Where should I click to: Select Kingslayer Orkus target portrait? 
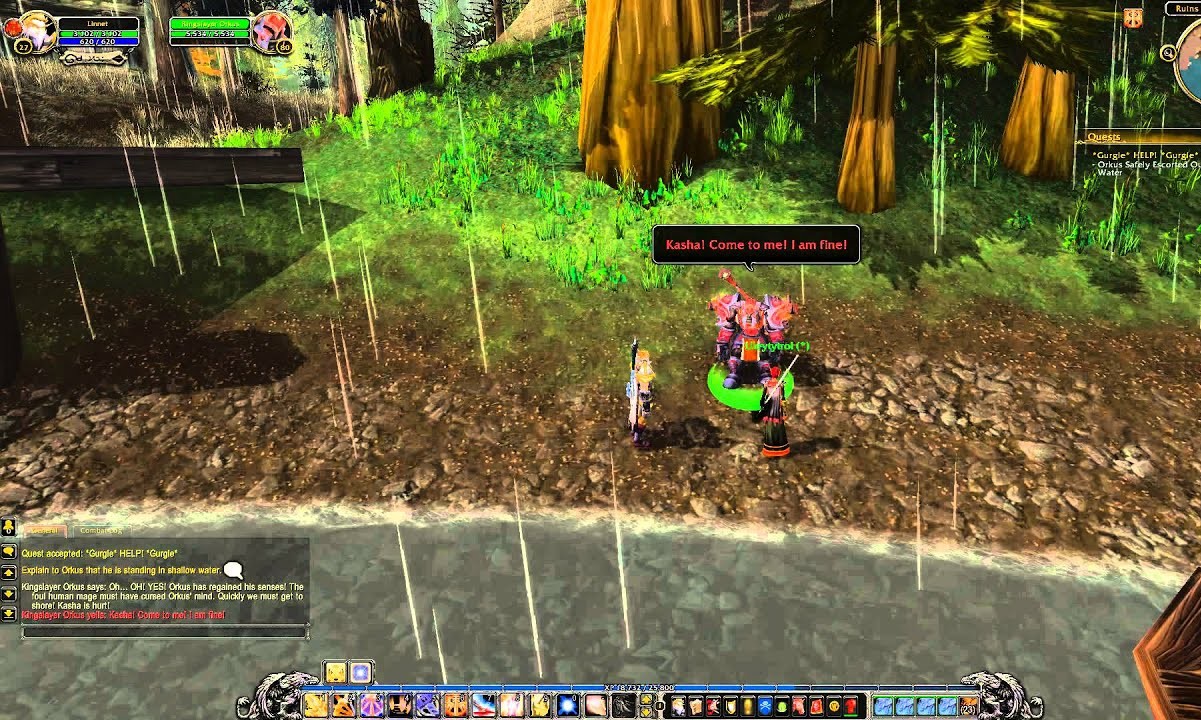coord(270,32)
